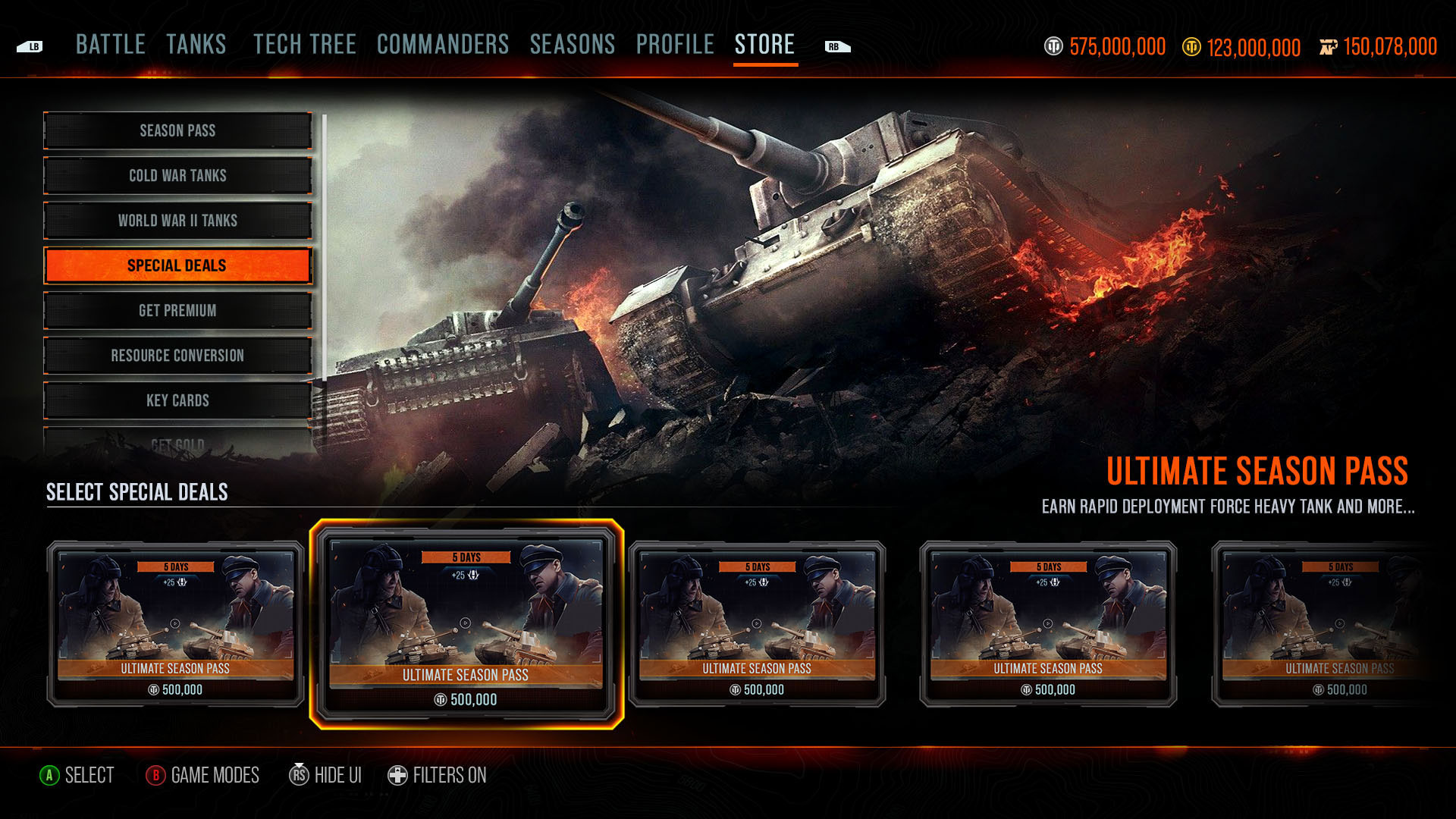Viewport: 1456px width, 819px height.
Task: Open the Get Premium category
Action: (x=177, y=311)
